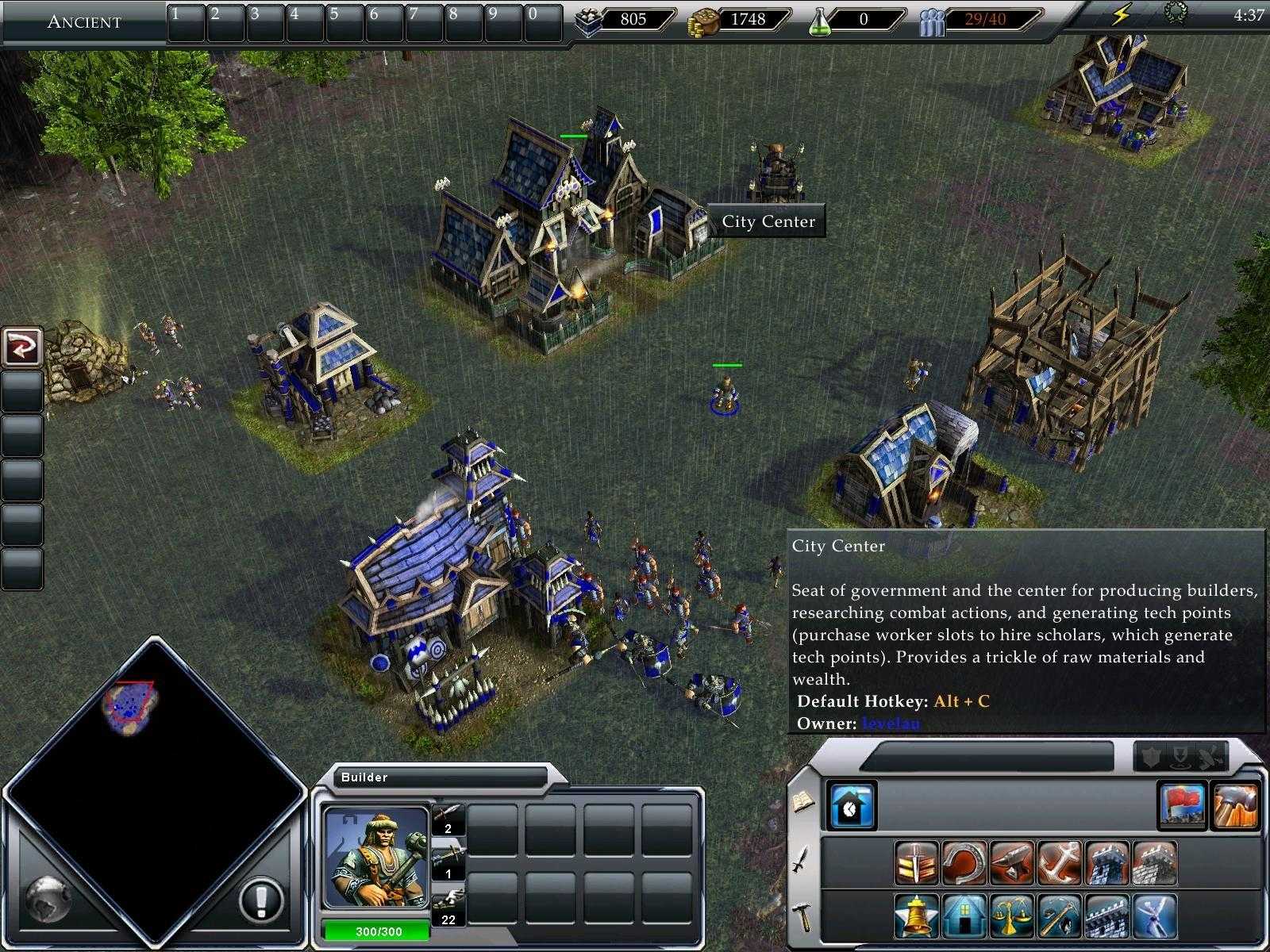Viewport: 1270px width, 952px height.
Task: Select the bell temple build icon
Action: tap(916, 916)
